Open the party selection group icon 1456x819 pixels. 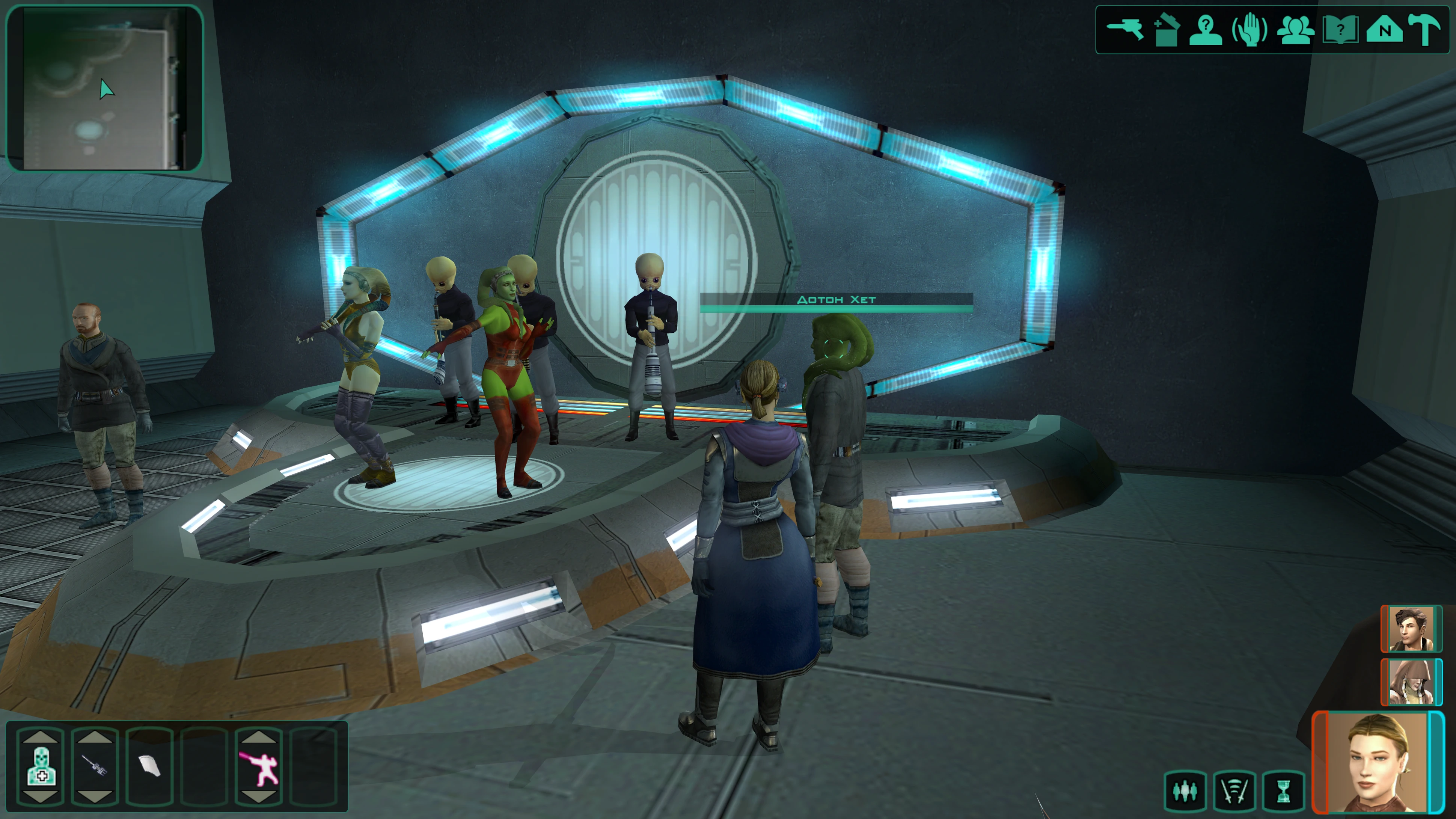(x=1295, y=29)
